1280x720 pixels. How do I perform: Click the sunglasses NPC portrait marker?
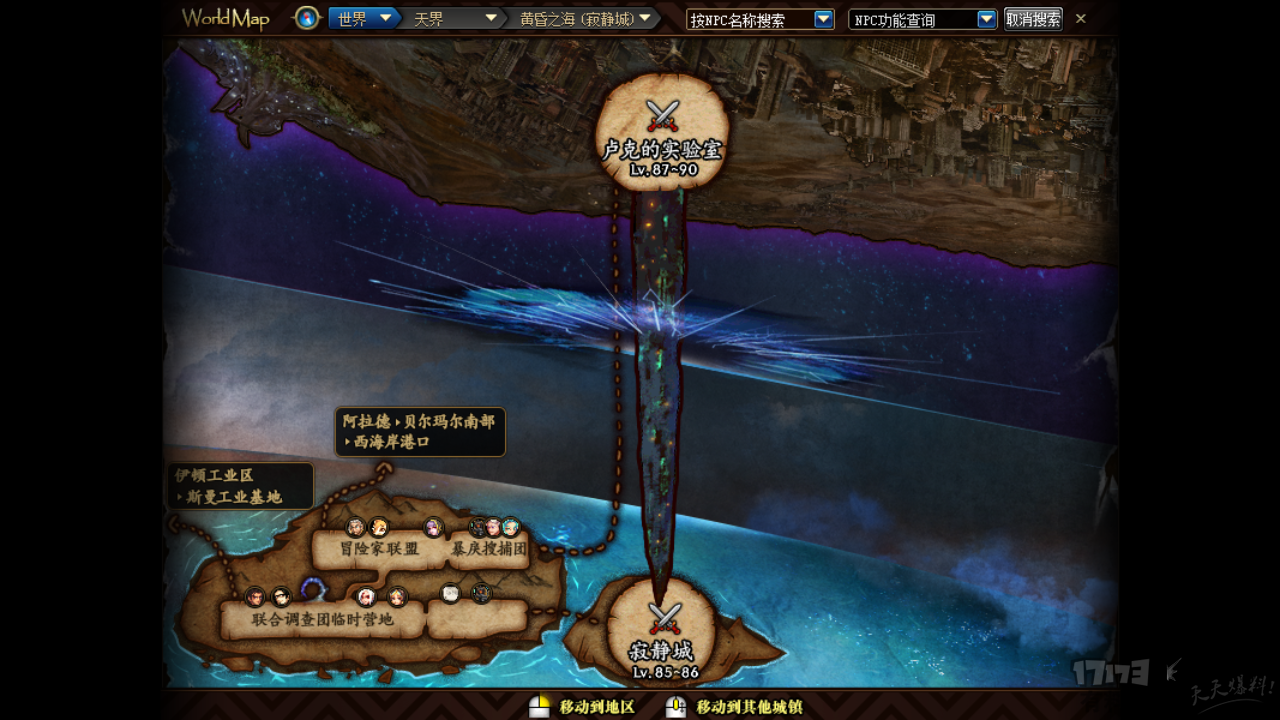(282, 597)
